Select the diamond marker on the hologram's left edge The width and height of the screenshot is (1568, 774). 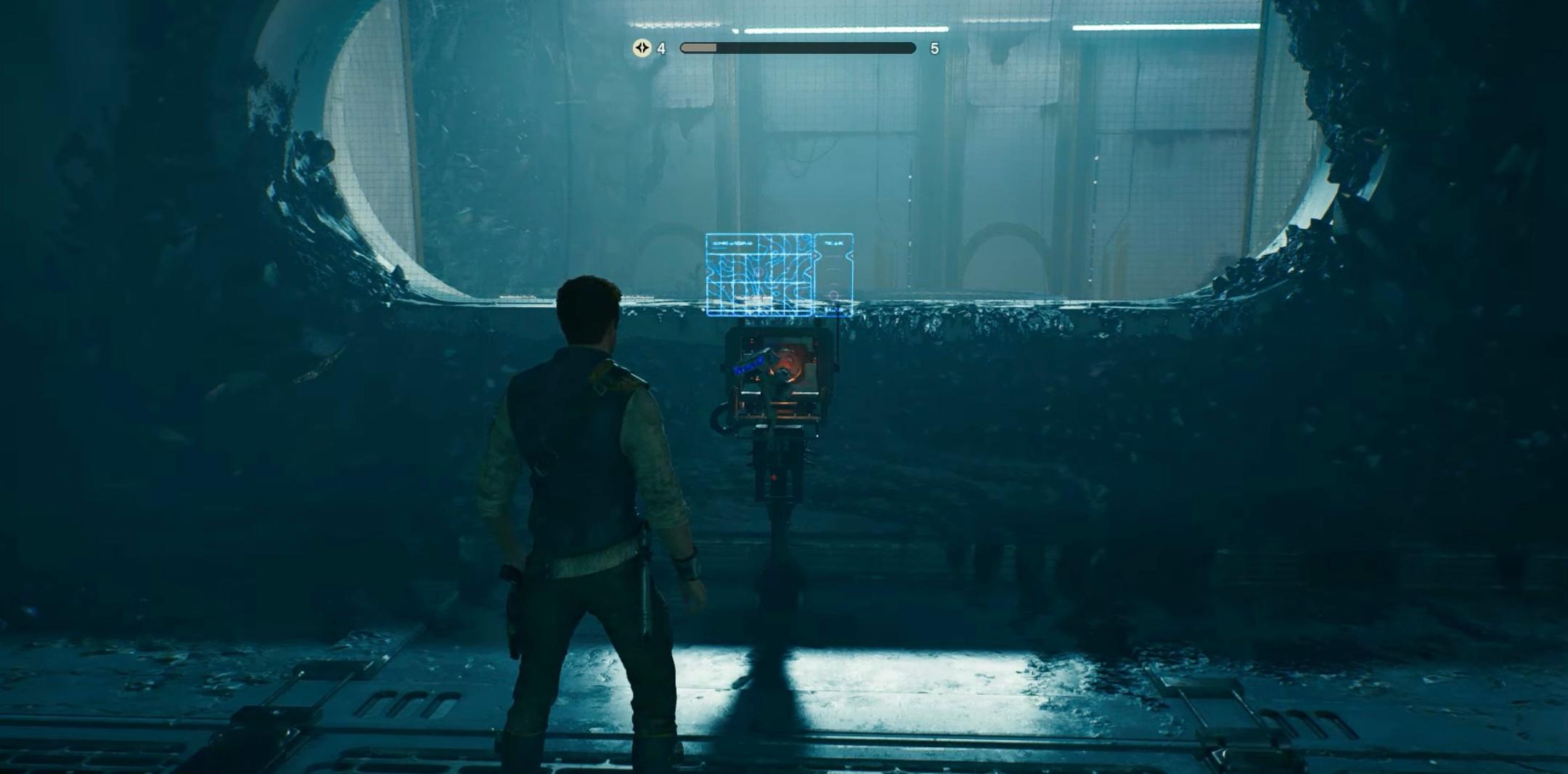pyautogui.click(x=708, y=271)
